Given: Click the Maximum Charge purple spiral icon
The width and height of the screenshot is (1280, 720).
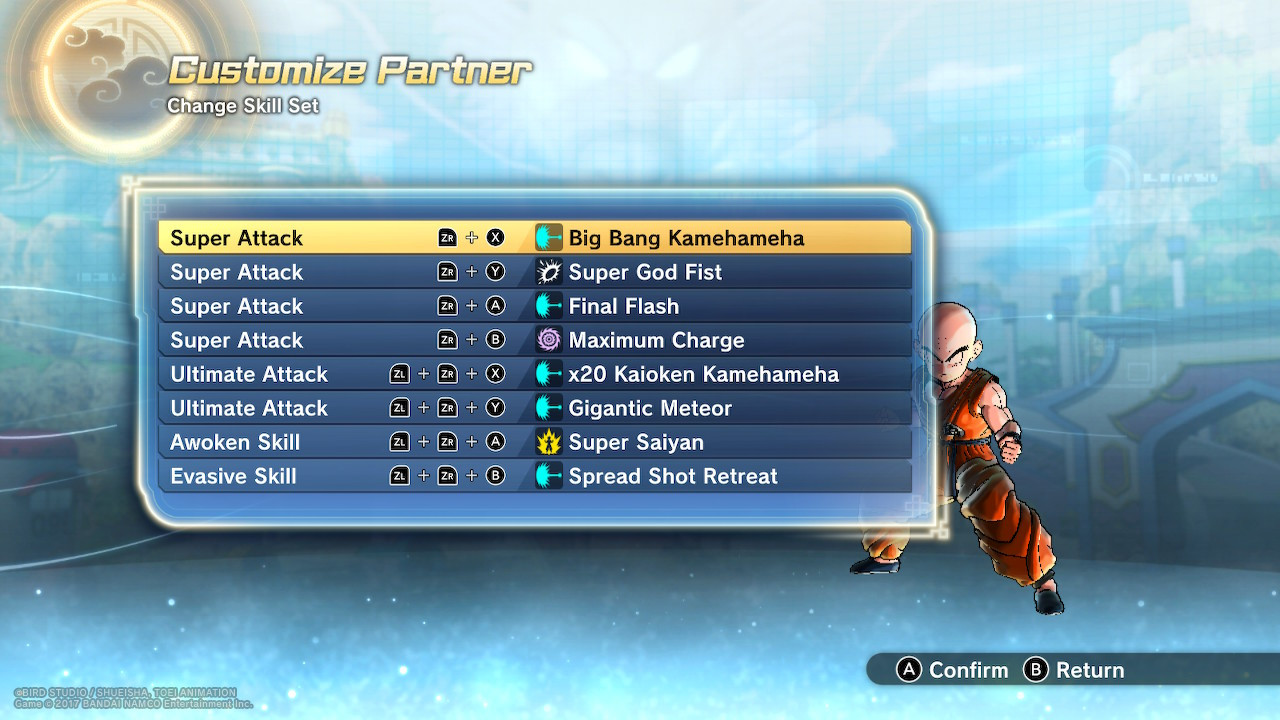Looking at the screenshot, I should click(x=548, y=339).
